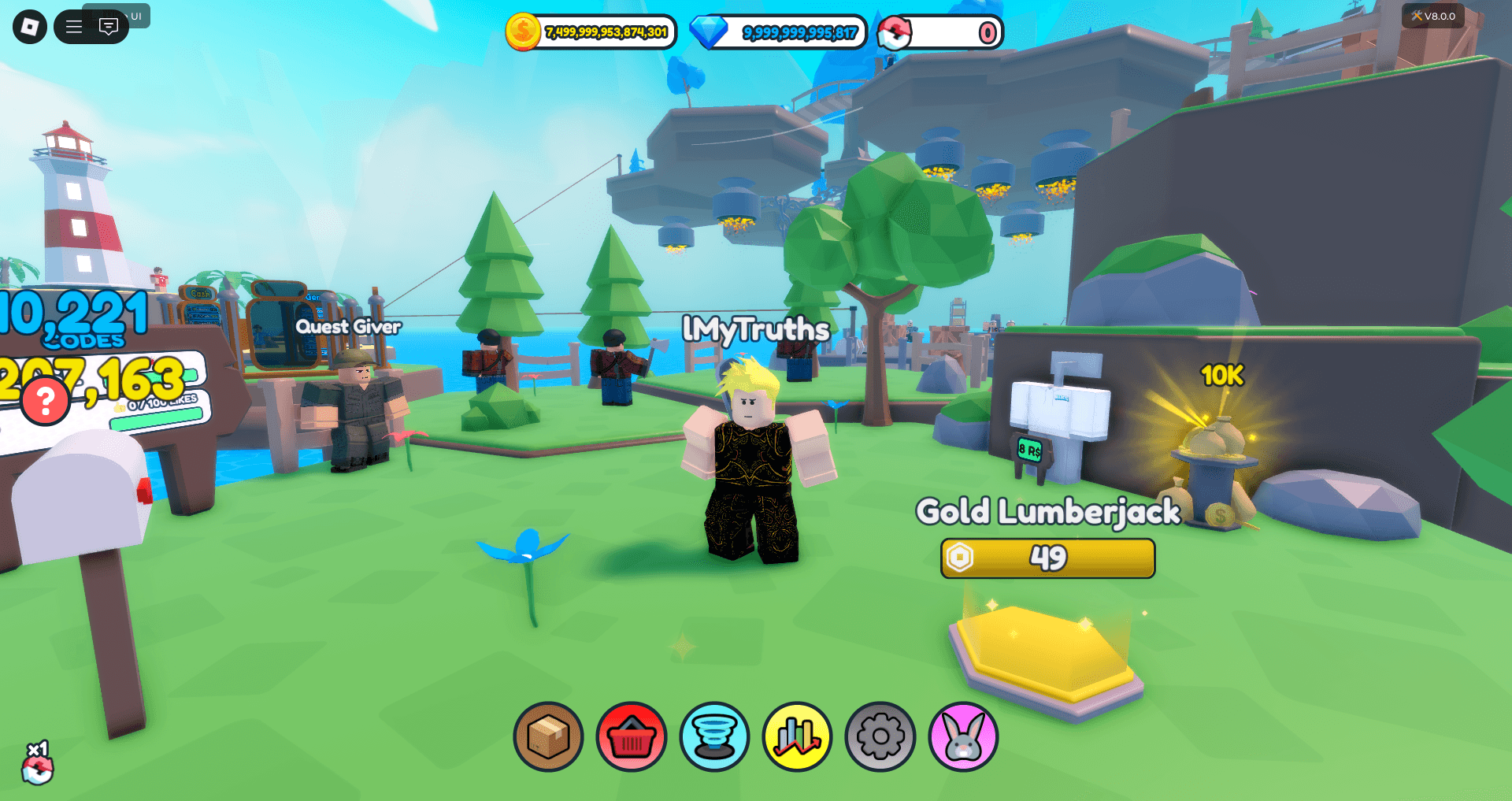This screenshot has height=801, width=1512.
Task: Click the pokeball counter in the top HUD
Action: (x=939, y=32)
